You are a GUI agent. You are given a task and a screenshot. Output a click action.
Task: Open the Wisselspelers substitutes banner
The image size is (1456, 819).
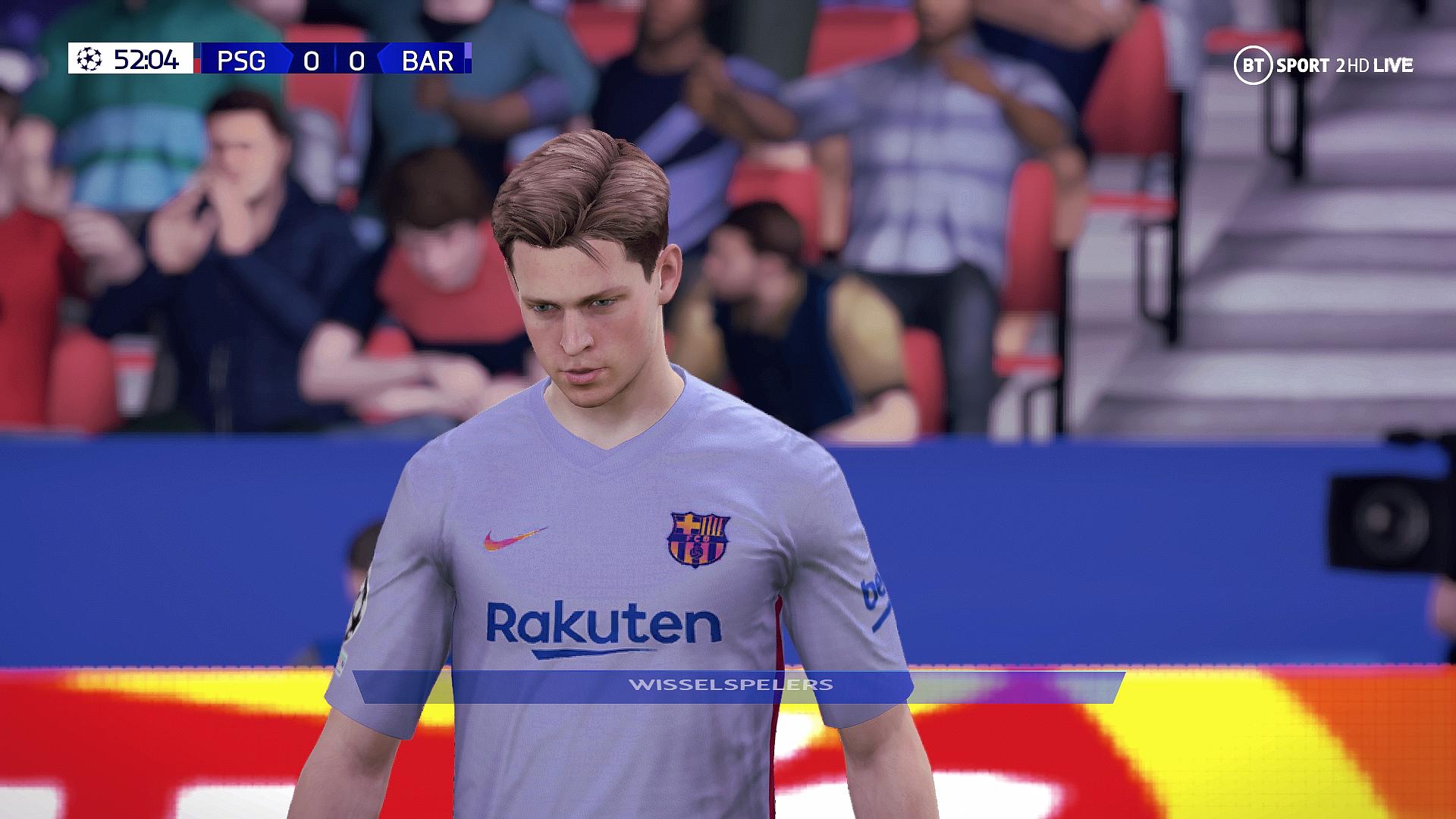pyautogui.click(x=731, y=686)
